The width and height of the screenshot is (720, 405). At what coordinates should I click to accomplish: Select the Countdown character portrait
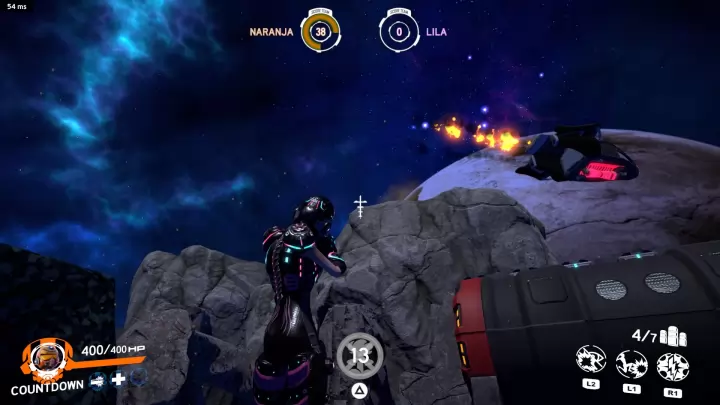(x=45, y=355)
